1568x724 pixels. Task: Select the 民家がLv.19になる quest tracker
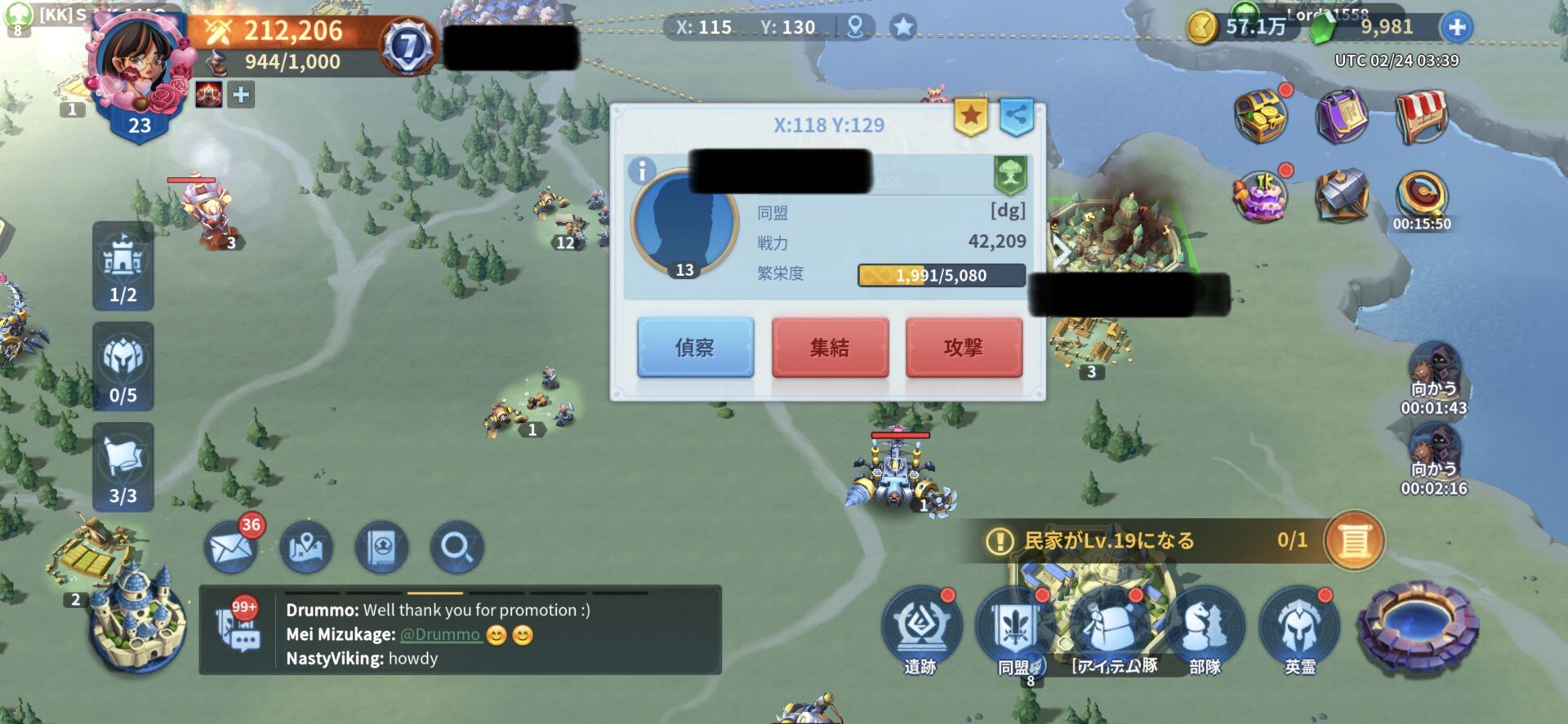(1143, 540)
